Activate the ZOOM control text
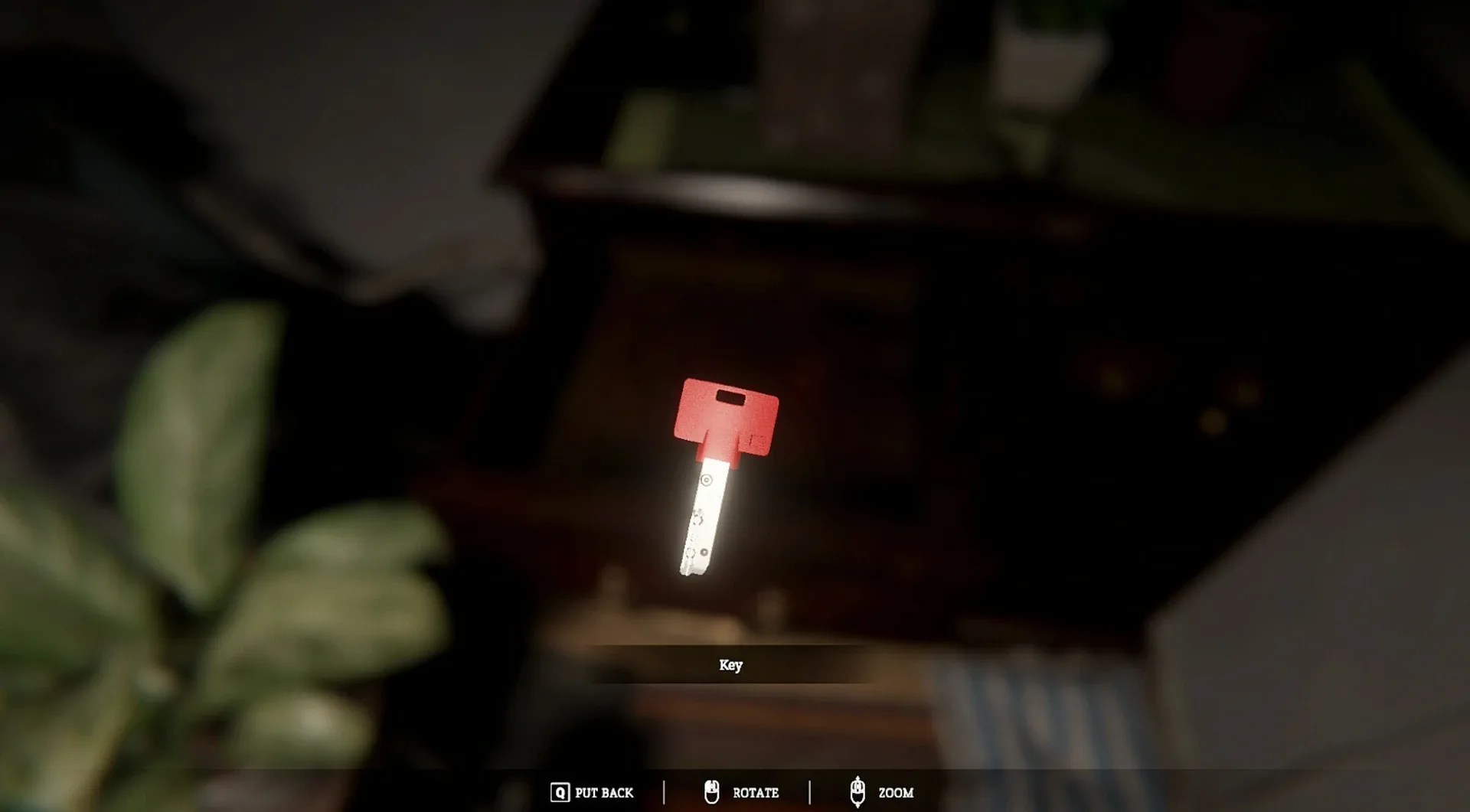 pos(896,793)
